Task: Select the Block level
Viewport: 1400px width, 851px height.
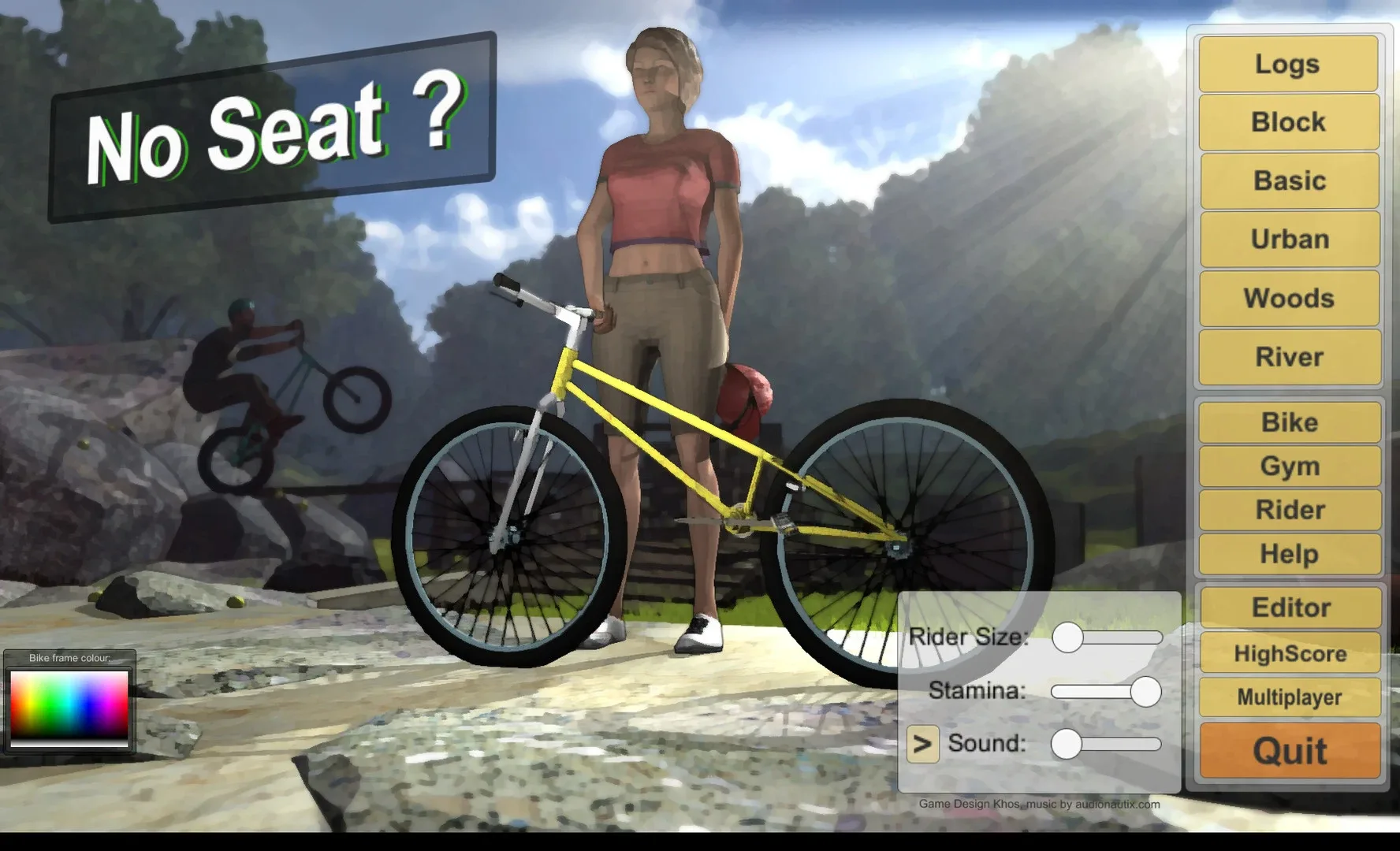Action: pyautogui.click(x=1287, y=122)
